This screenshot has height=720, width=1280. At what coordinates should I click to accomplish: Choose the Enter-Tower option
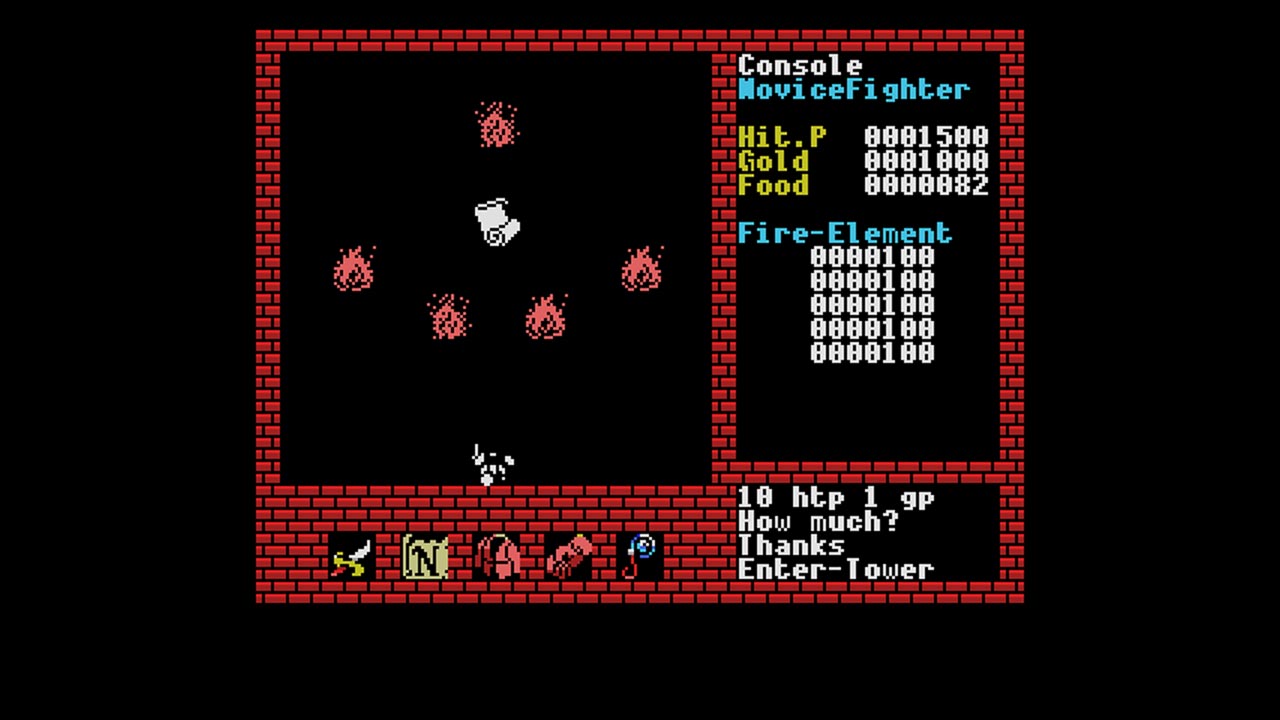click(x=835, y=568)
